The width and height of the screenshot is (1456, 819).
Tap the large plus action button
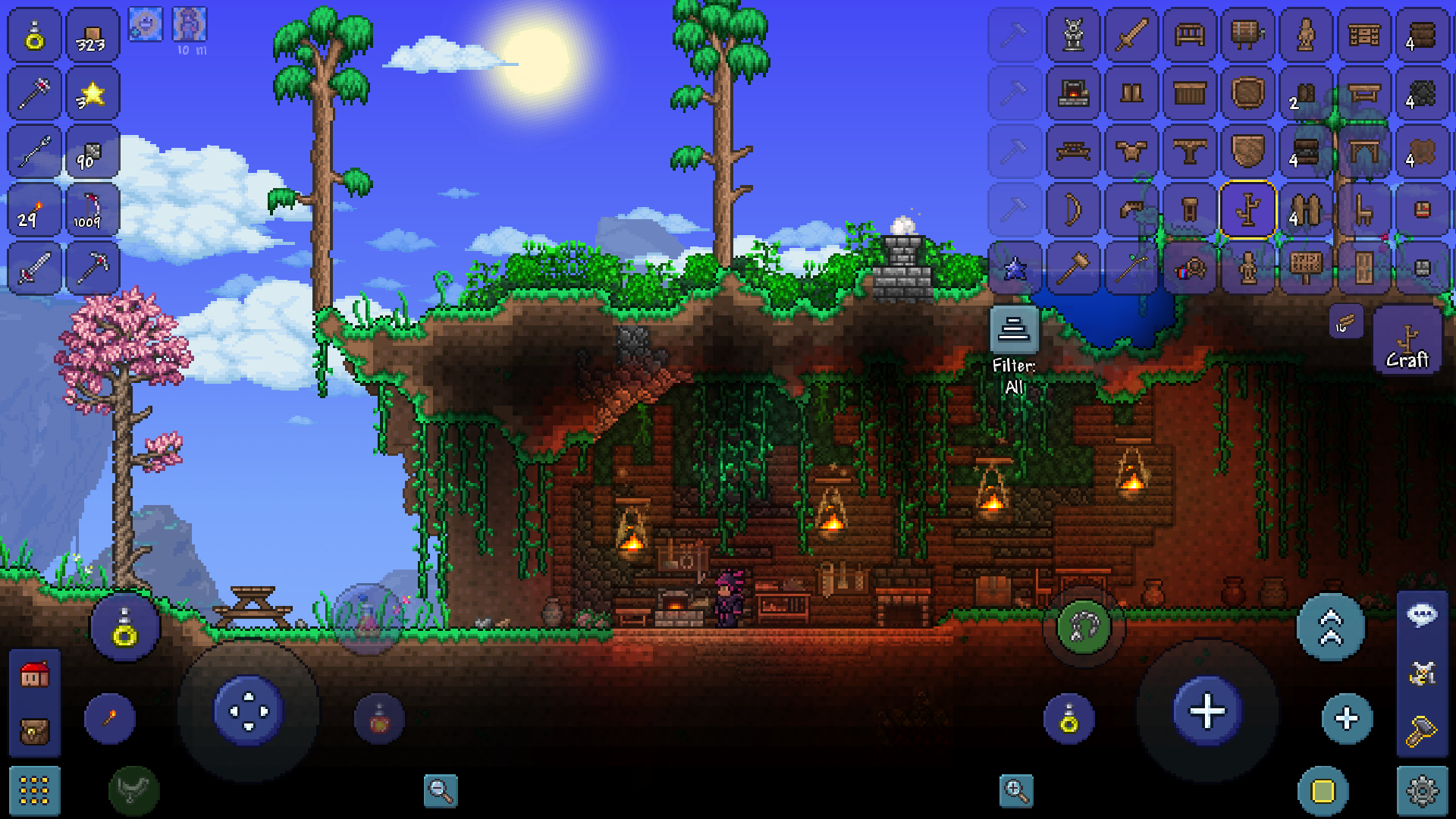[x=1207, y=711]
